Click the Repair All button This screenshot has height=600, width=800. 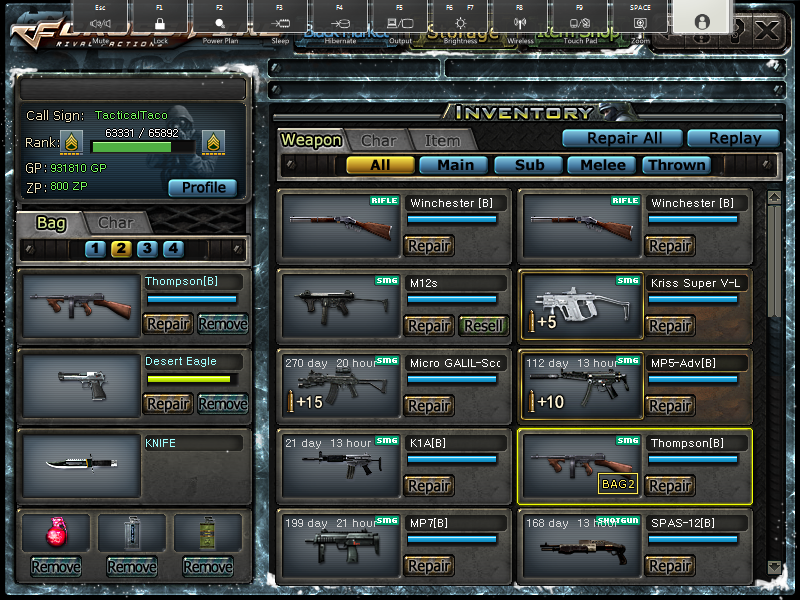point(624,138)
